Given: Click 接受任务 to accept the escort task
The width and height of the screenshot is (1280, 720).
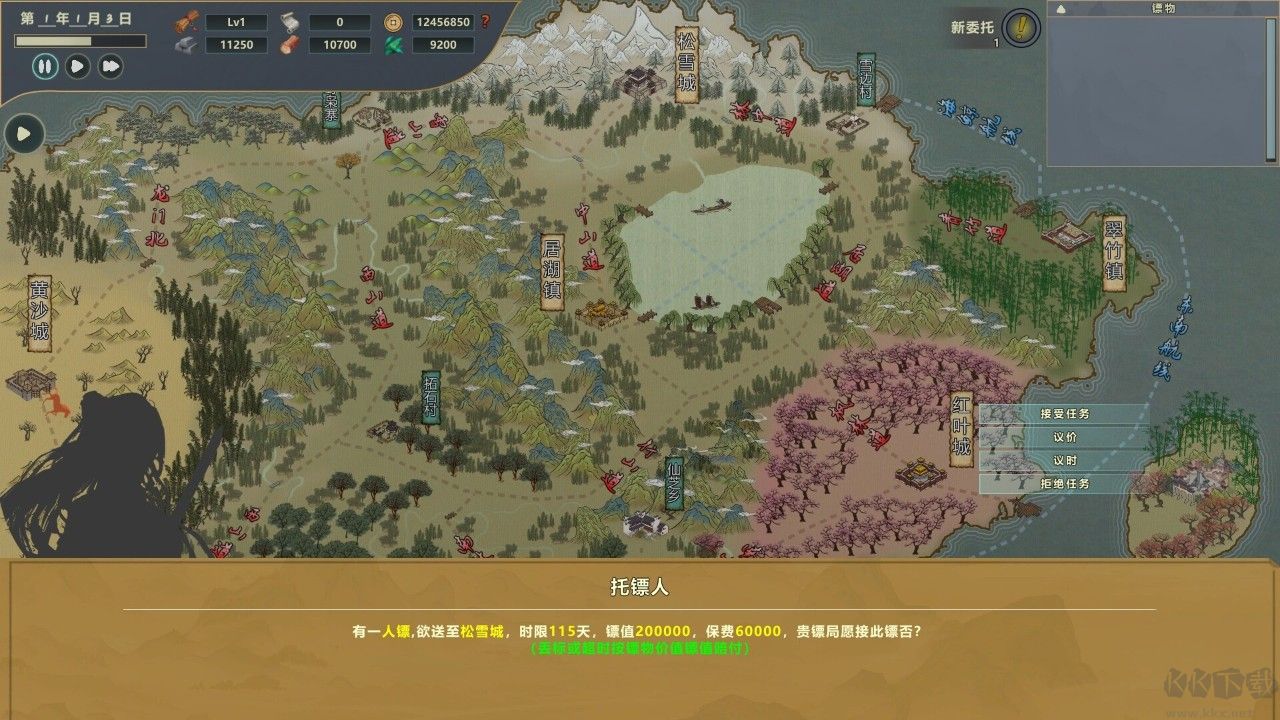Looking at the screenshot, I should (1063, 416).
